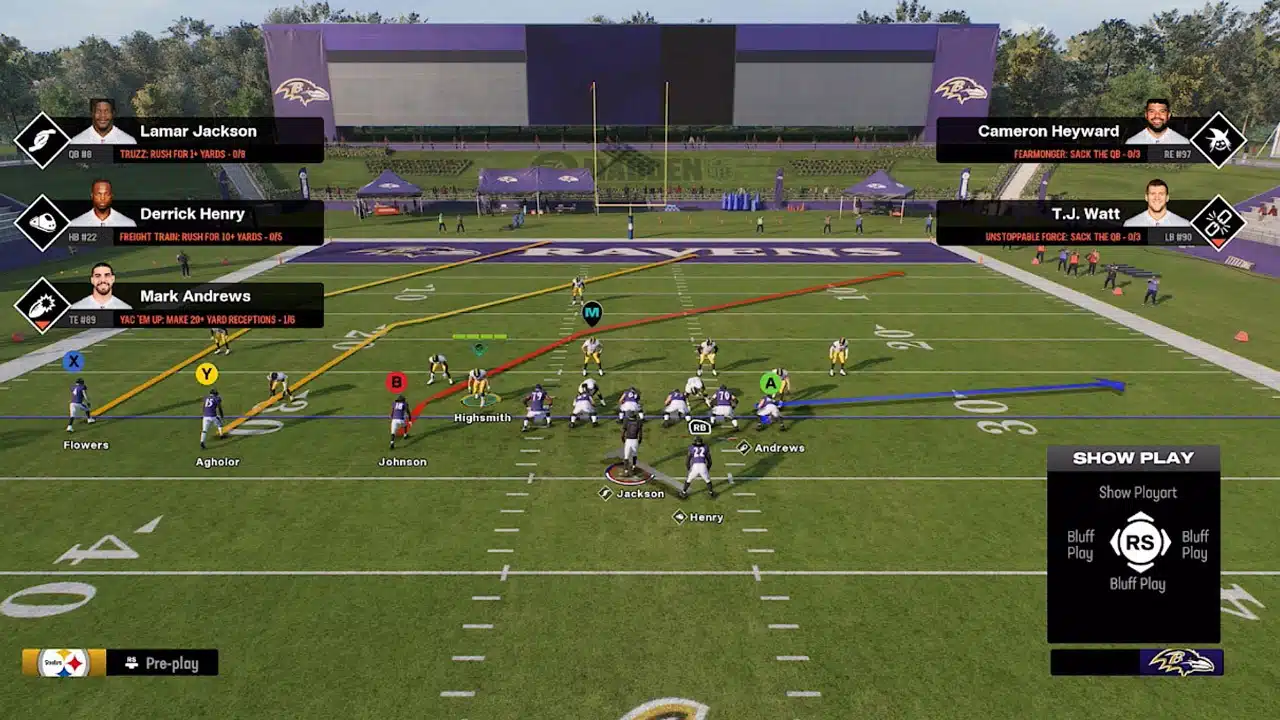Click the Truzz ability diamond icon
The image size is (1280, 720).
(x=41, y=140)
